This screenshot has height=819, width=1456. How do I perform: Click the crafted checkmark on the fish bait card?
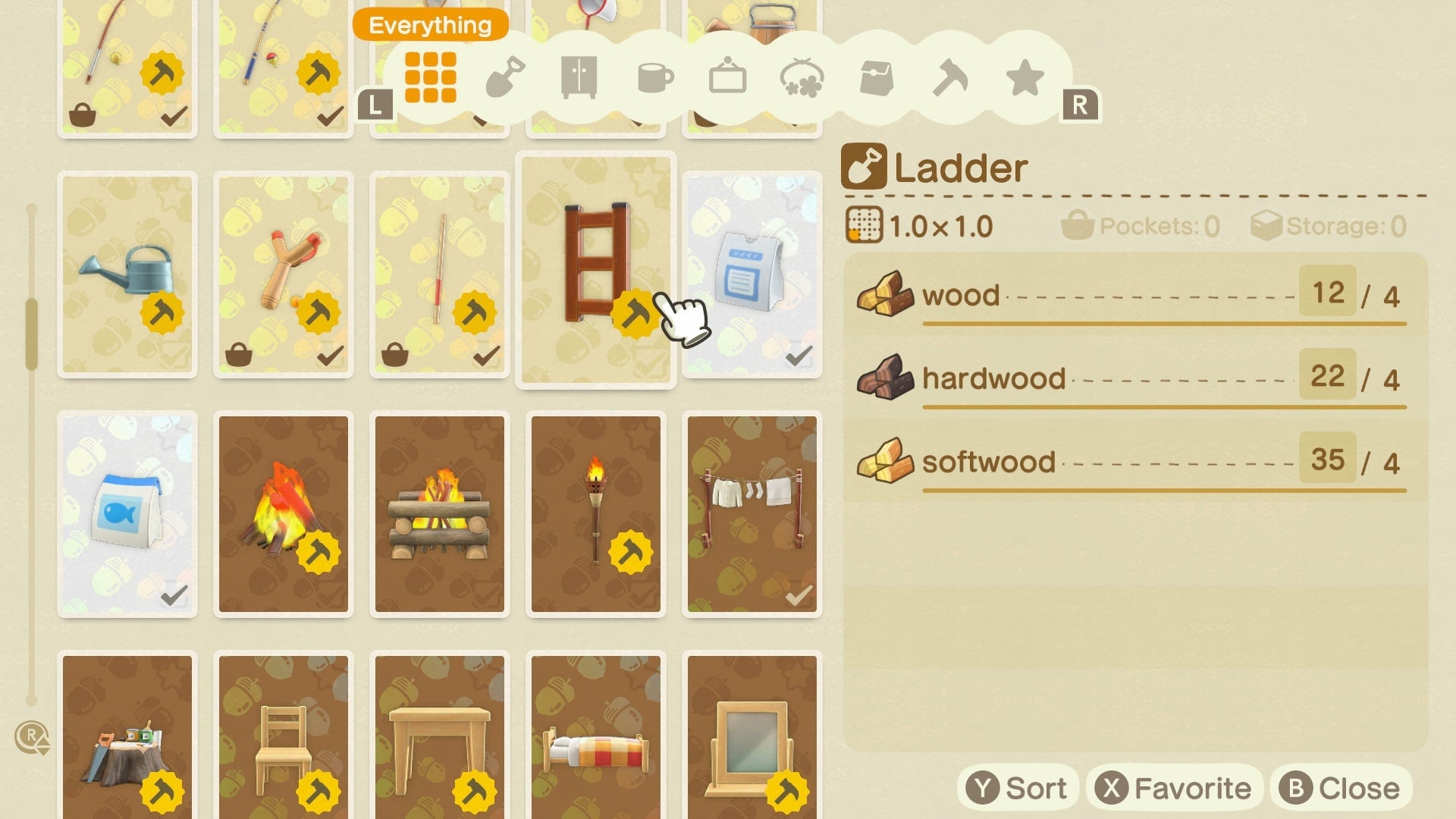(176, 595)
